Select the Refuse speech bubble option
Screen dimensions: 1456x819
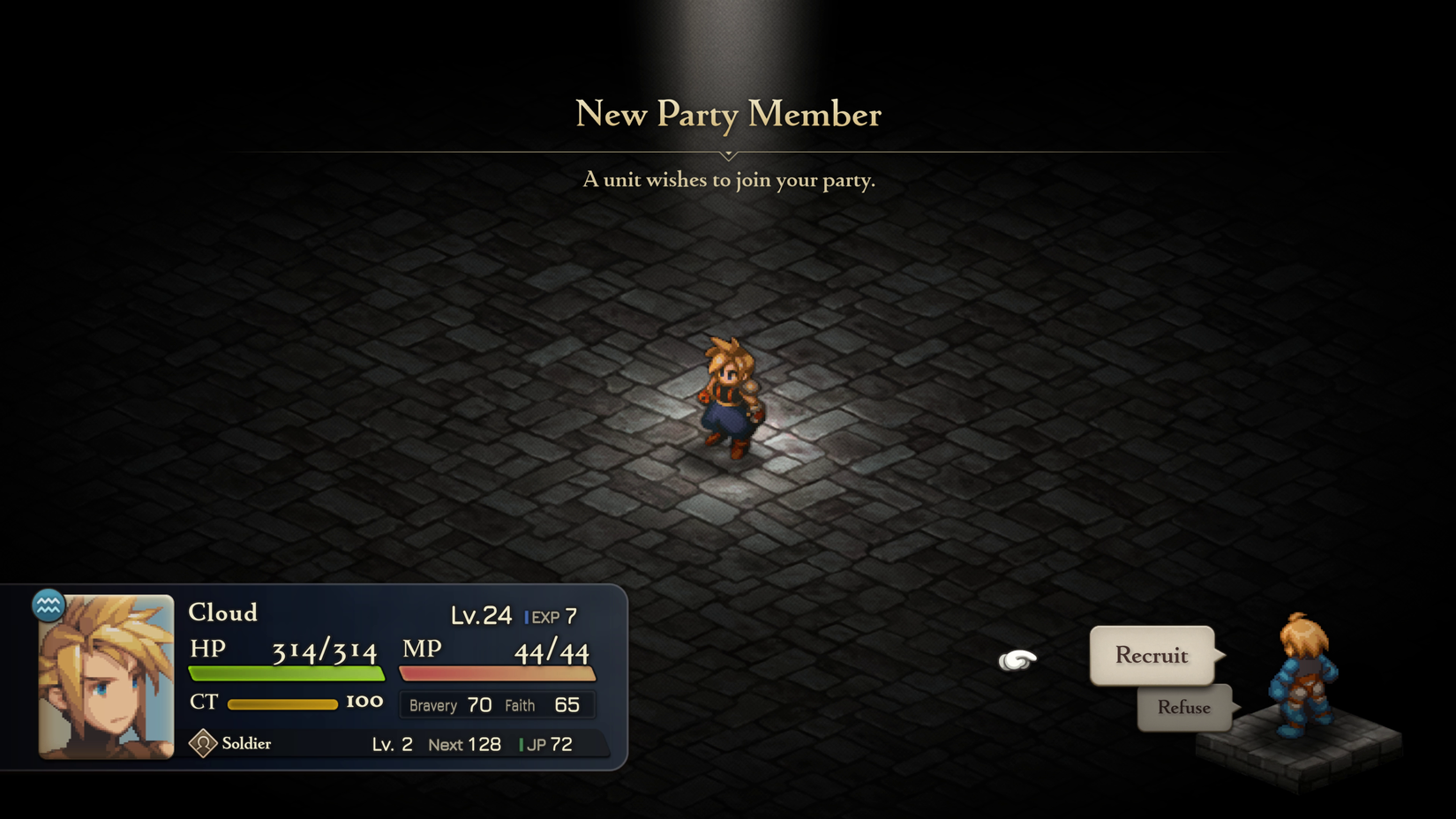[x=1183, y=707]
